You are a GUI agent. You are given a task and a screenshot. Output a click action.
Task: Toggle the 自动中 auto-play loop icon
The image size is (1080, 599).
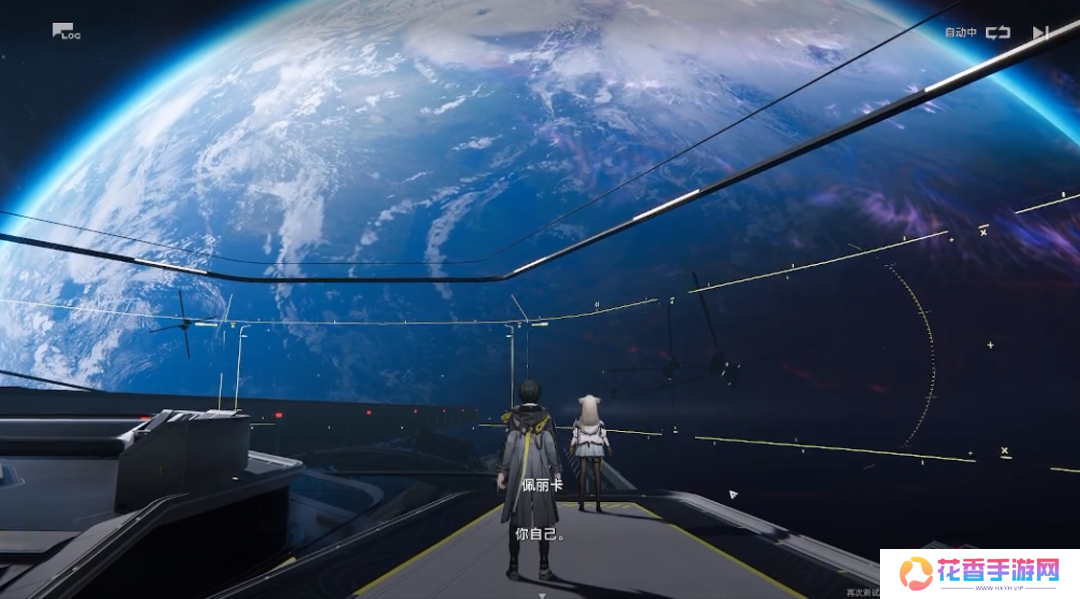pos(997,32)
